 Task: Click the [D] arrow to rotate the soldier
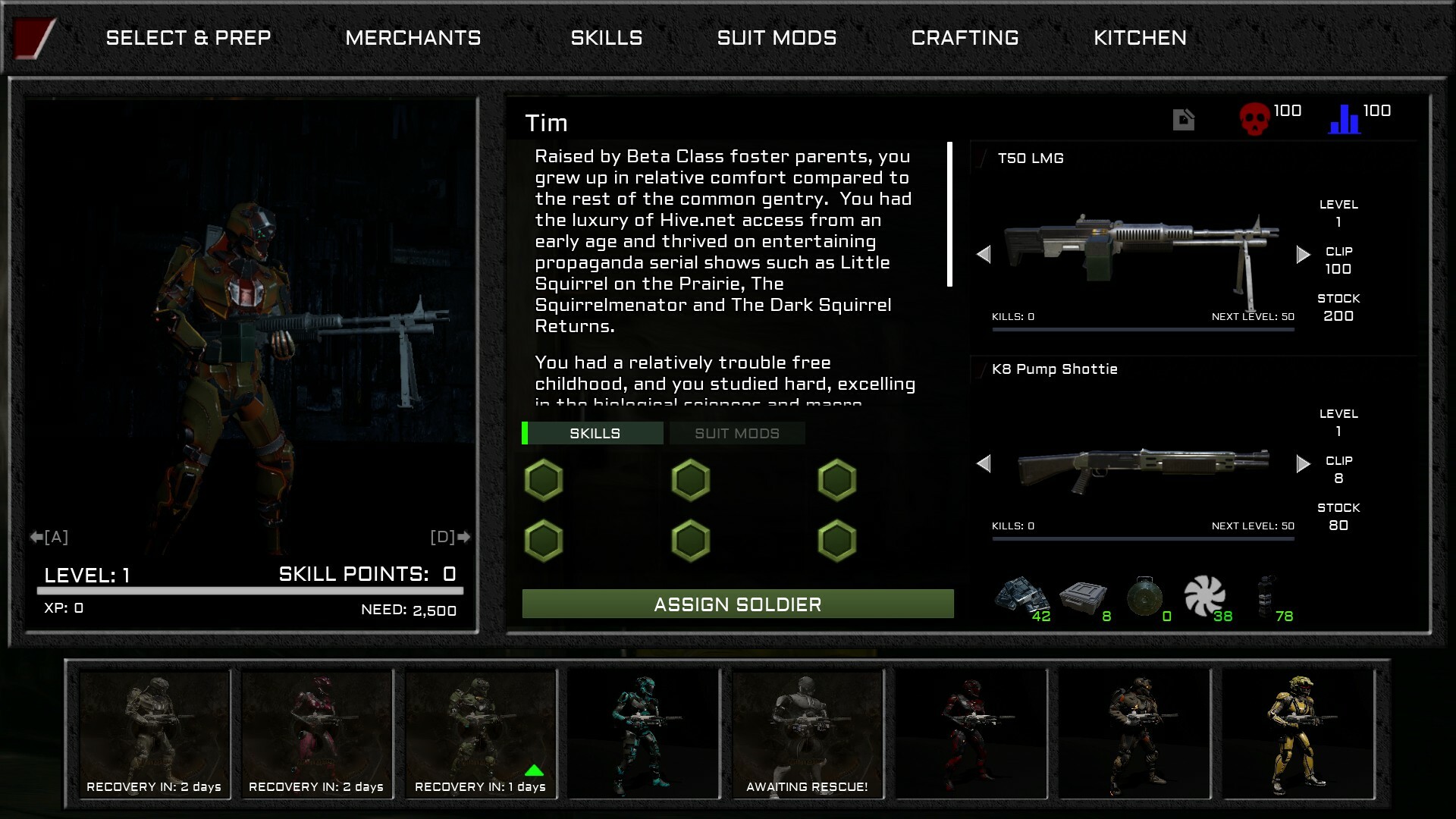[452, 537]
